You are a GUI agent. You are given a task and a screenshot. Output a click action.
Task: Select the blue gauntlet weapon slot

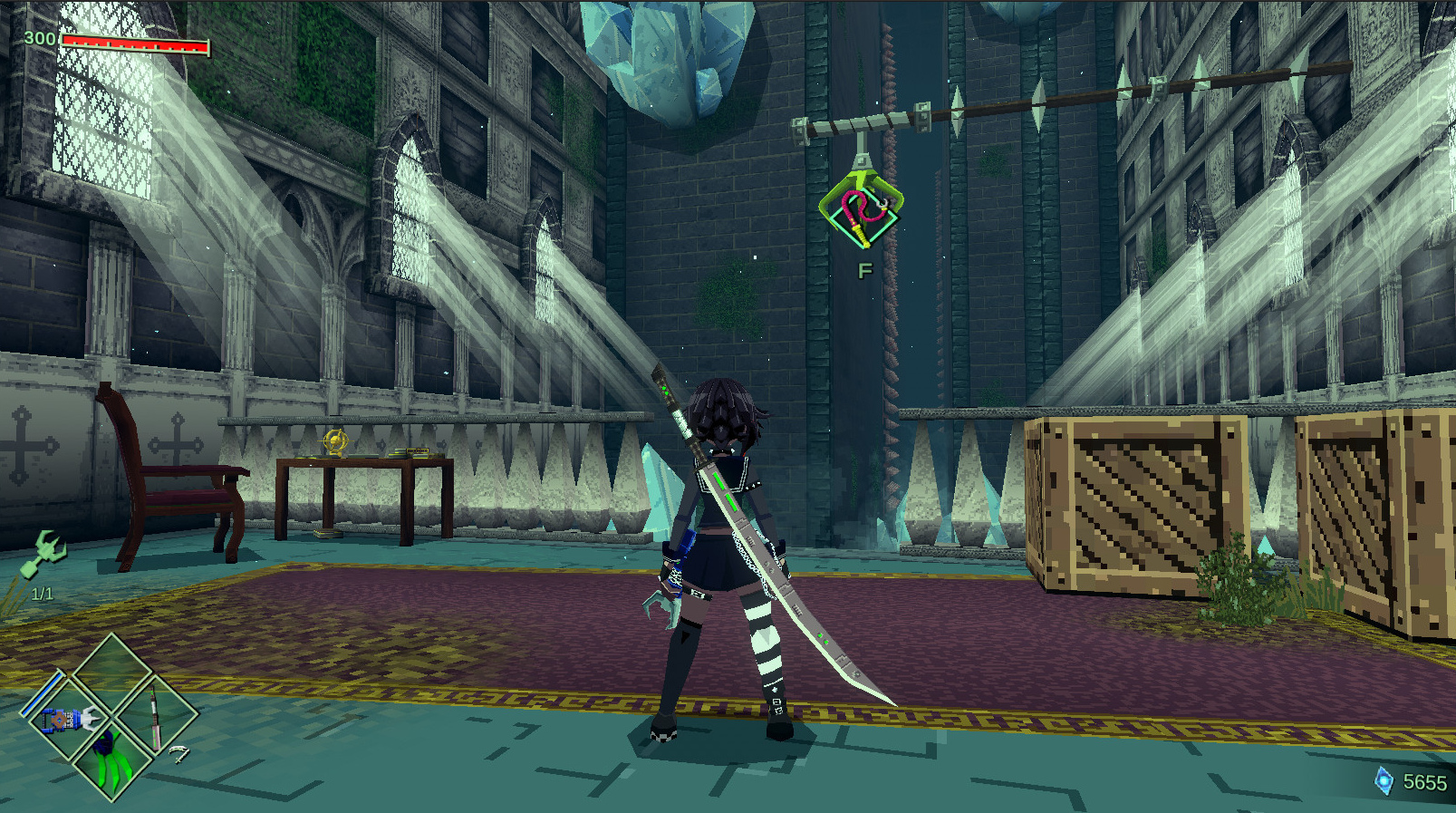click(68, 720)
